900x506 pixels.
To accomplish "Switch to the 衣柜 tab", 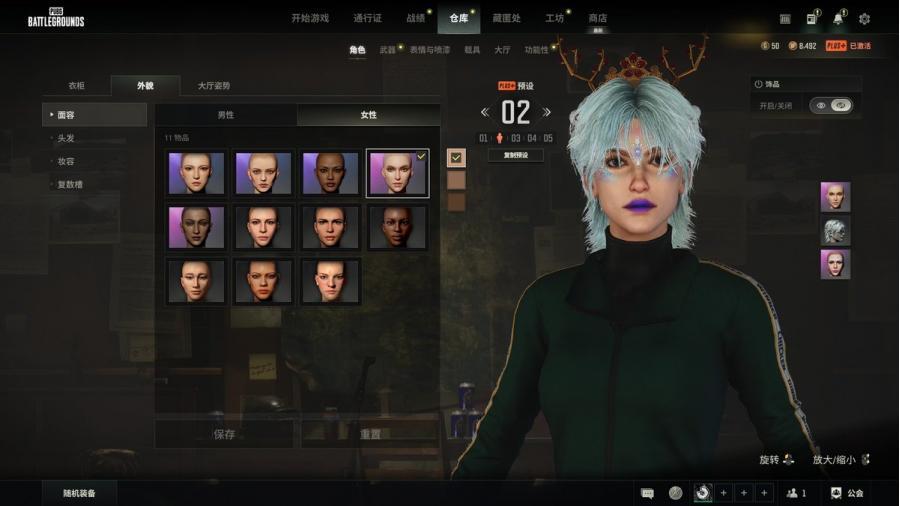I will tap(76, 86).
